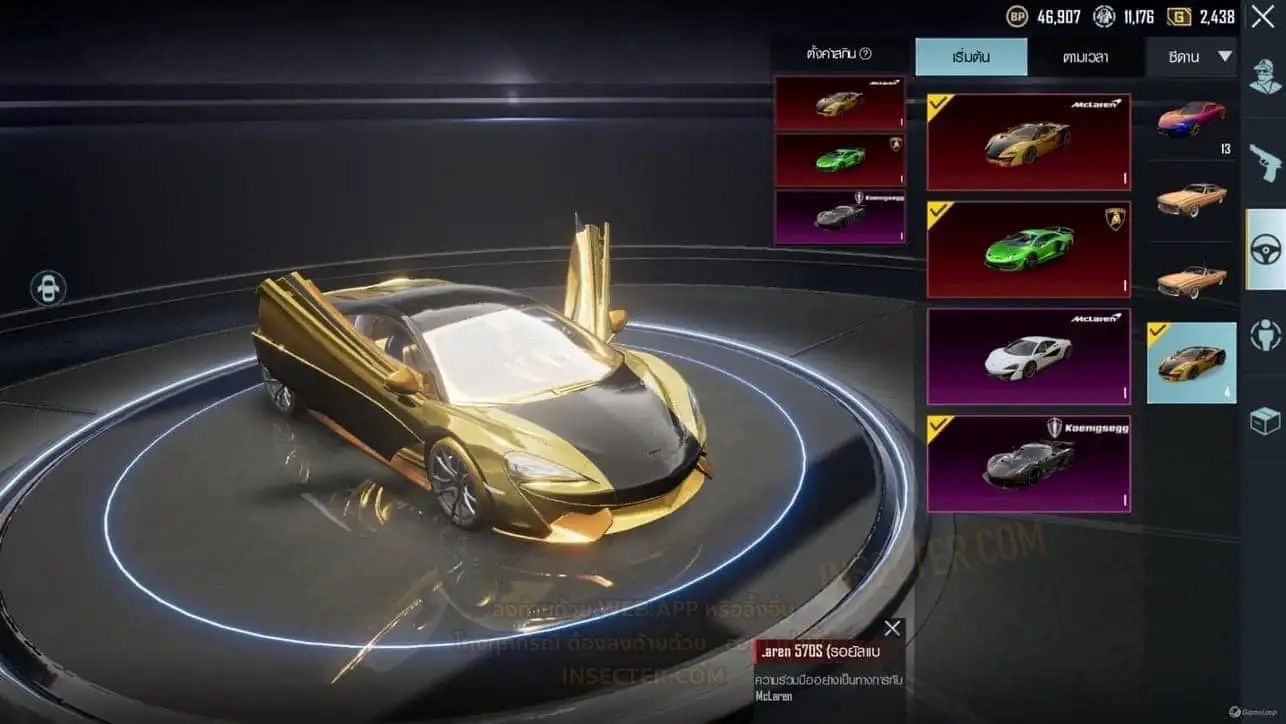Click the small green Lamborghini preset thumbnail
Viewport: 1286px width, 724px height.
point(839,160)
